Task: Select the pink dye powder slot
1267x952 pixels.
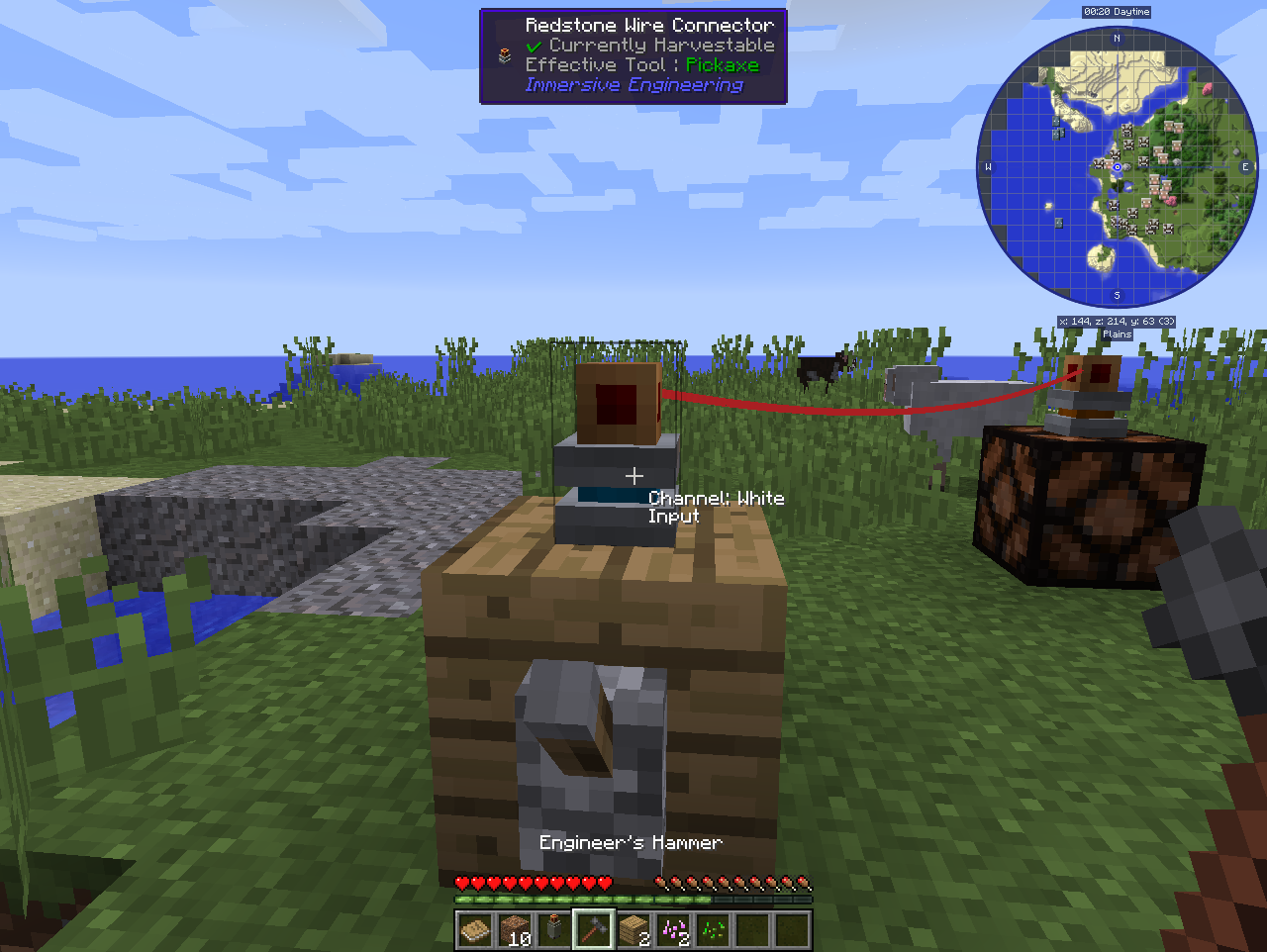Action: tap(673, 930)
